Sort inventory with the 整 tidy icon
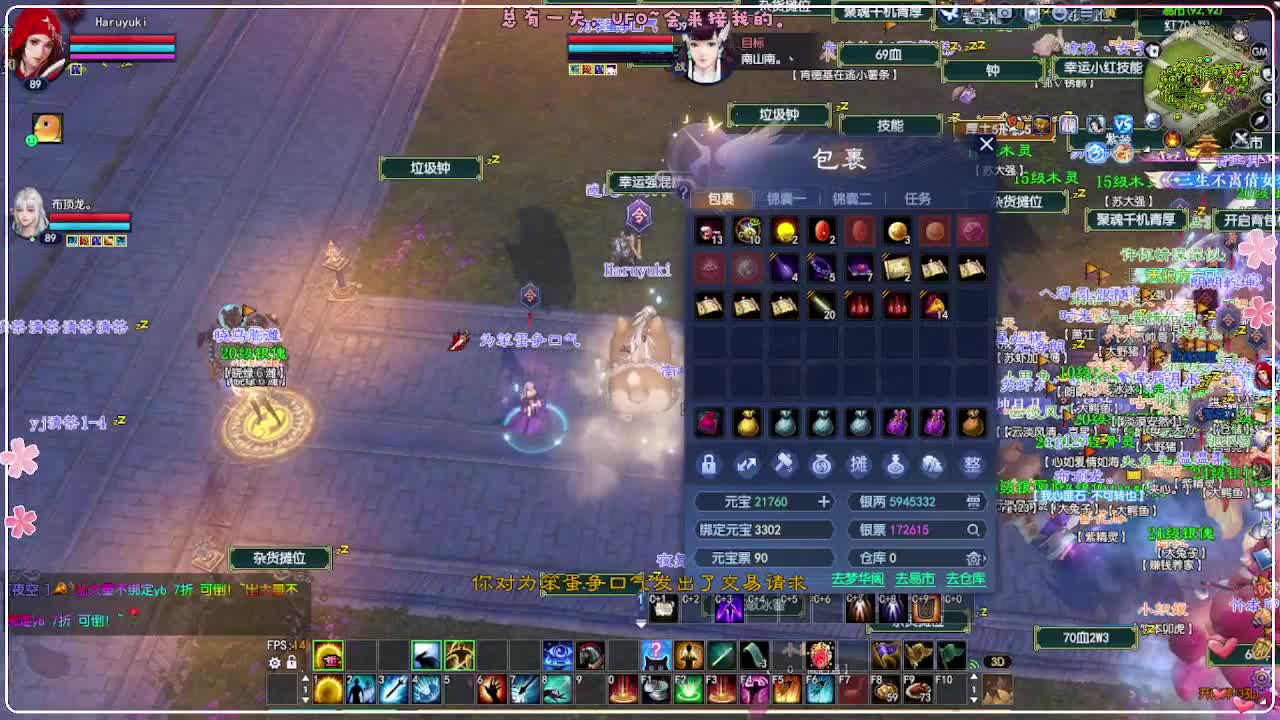The height and width of the screenshot is (720, 1280). pos(971,463)
